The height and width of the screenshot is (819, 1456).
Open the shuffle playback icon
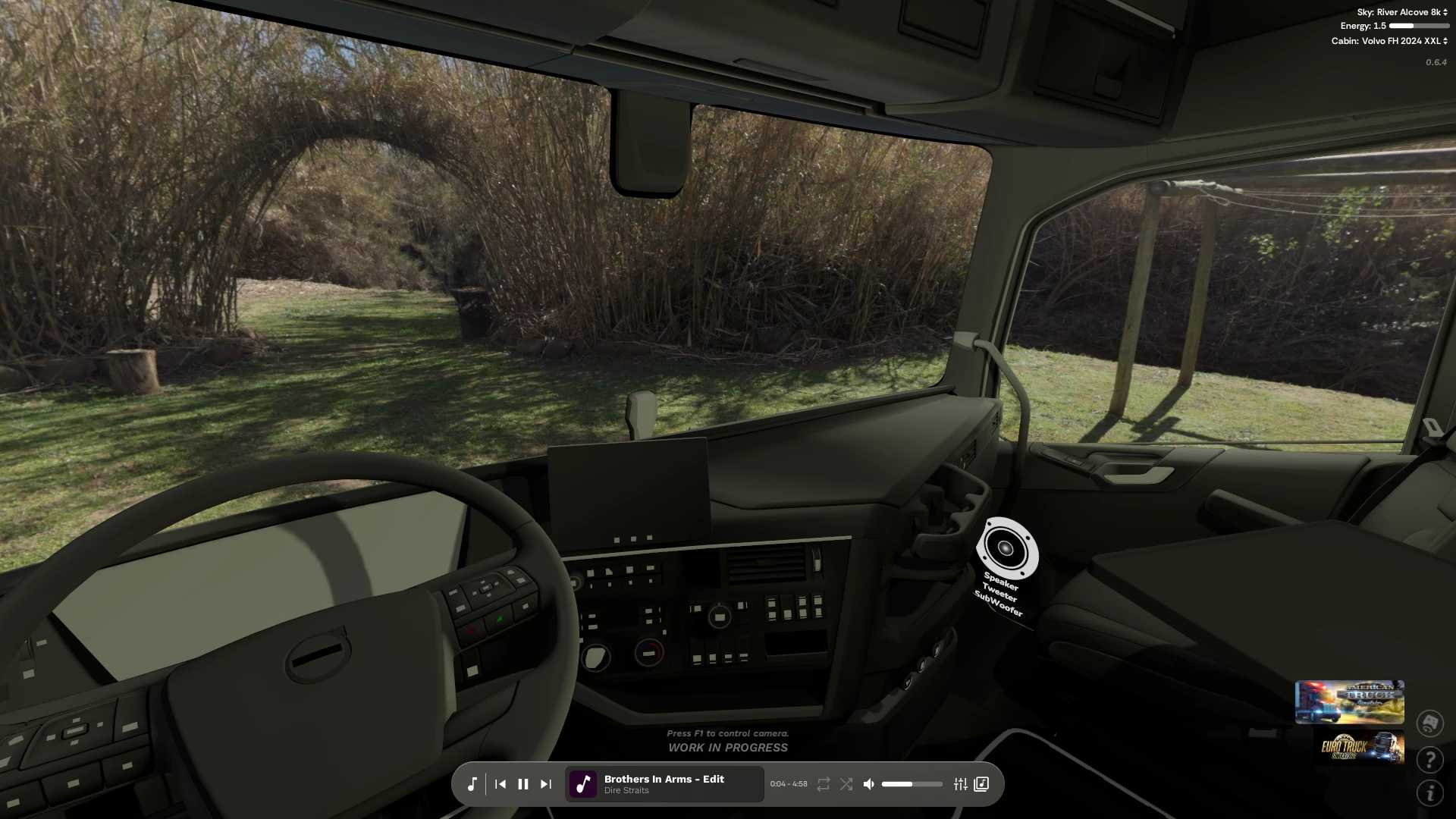[846, 784]
